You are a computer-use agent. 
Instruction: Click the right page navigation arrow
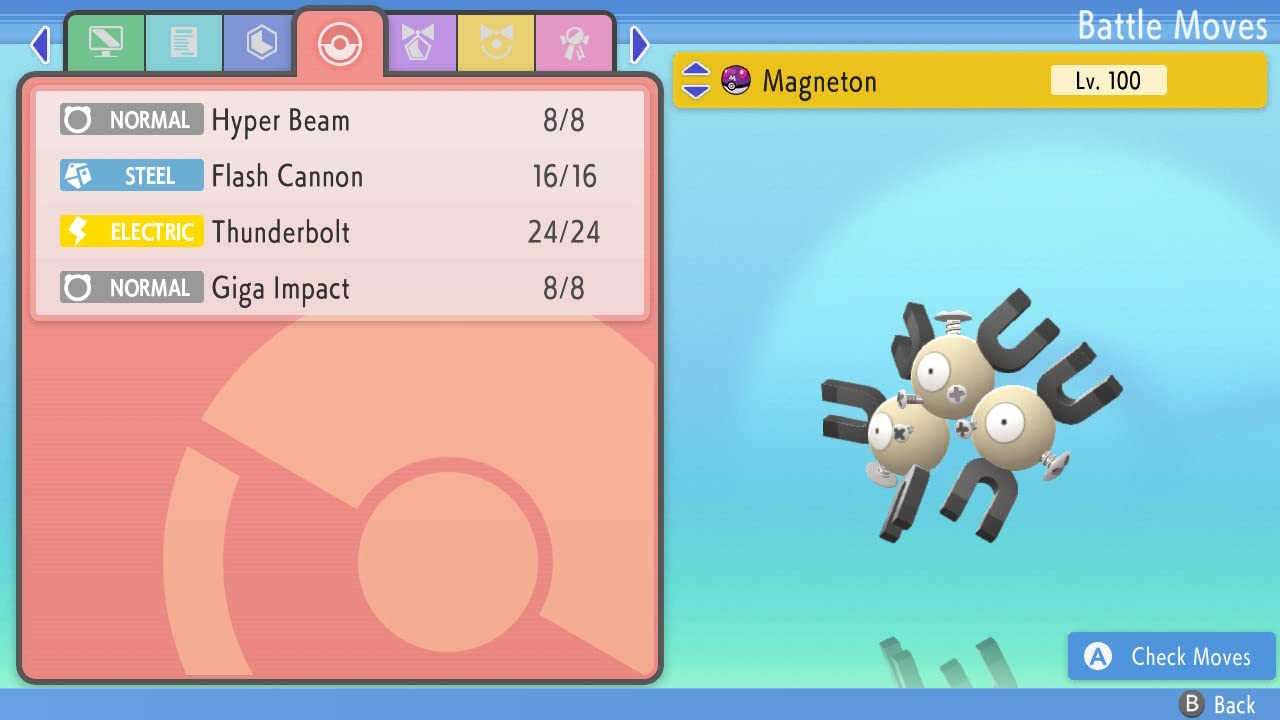(x=639, y=43)
